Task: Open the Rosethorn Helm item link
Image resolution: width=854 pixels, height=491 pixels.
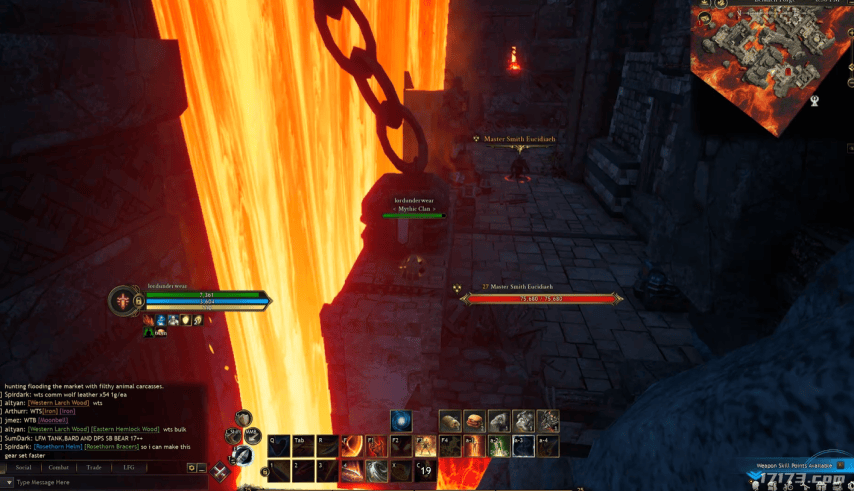Action: (56, 445)
